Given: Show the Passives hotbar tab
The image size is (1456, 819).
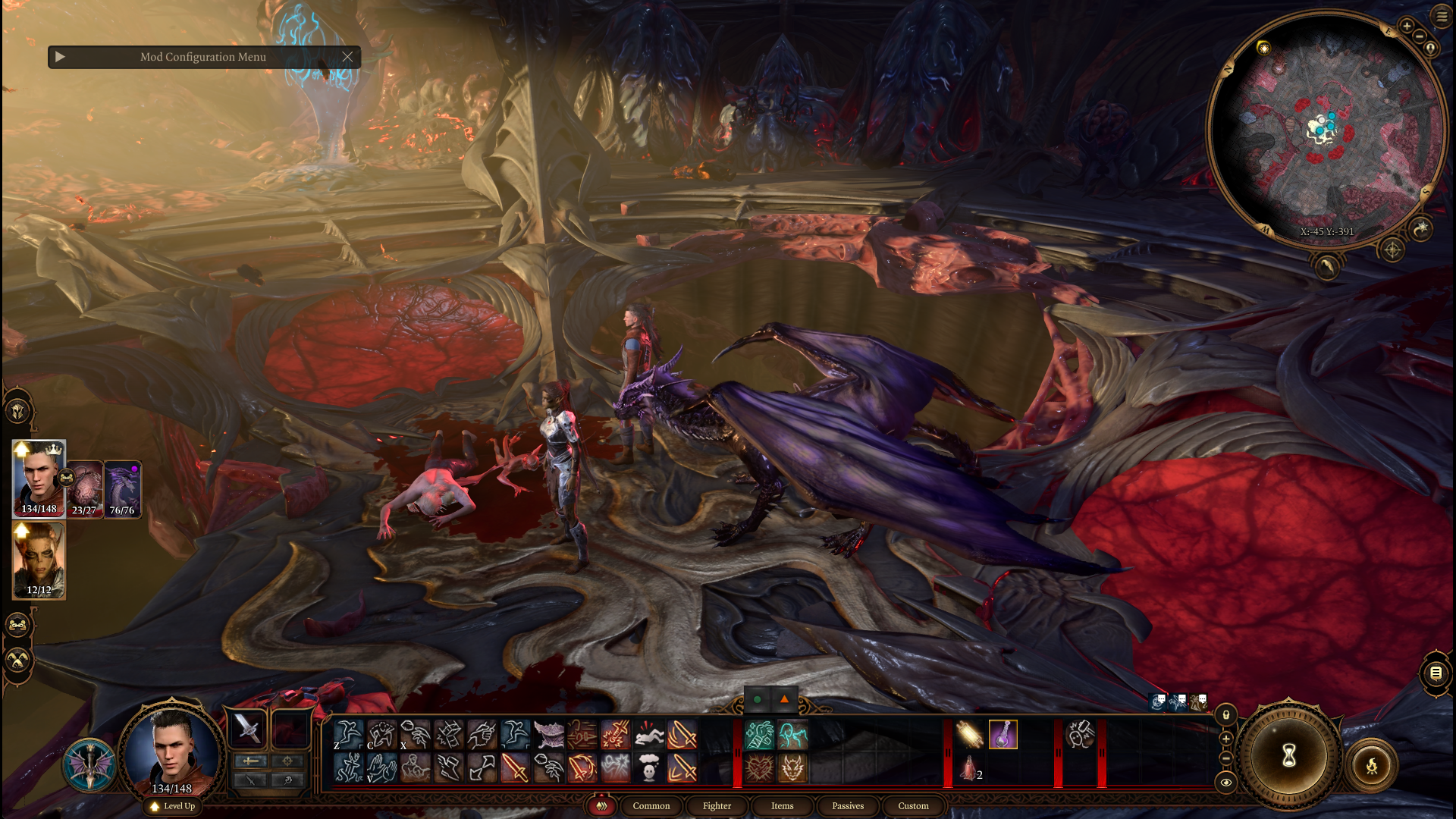Looking at the screenshot, I should (847, 806).
